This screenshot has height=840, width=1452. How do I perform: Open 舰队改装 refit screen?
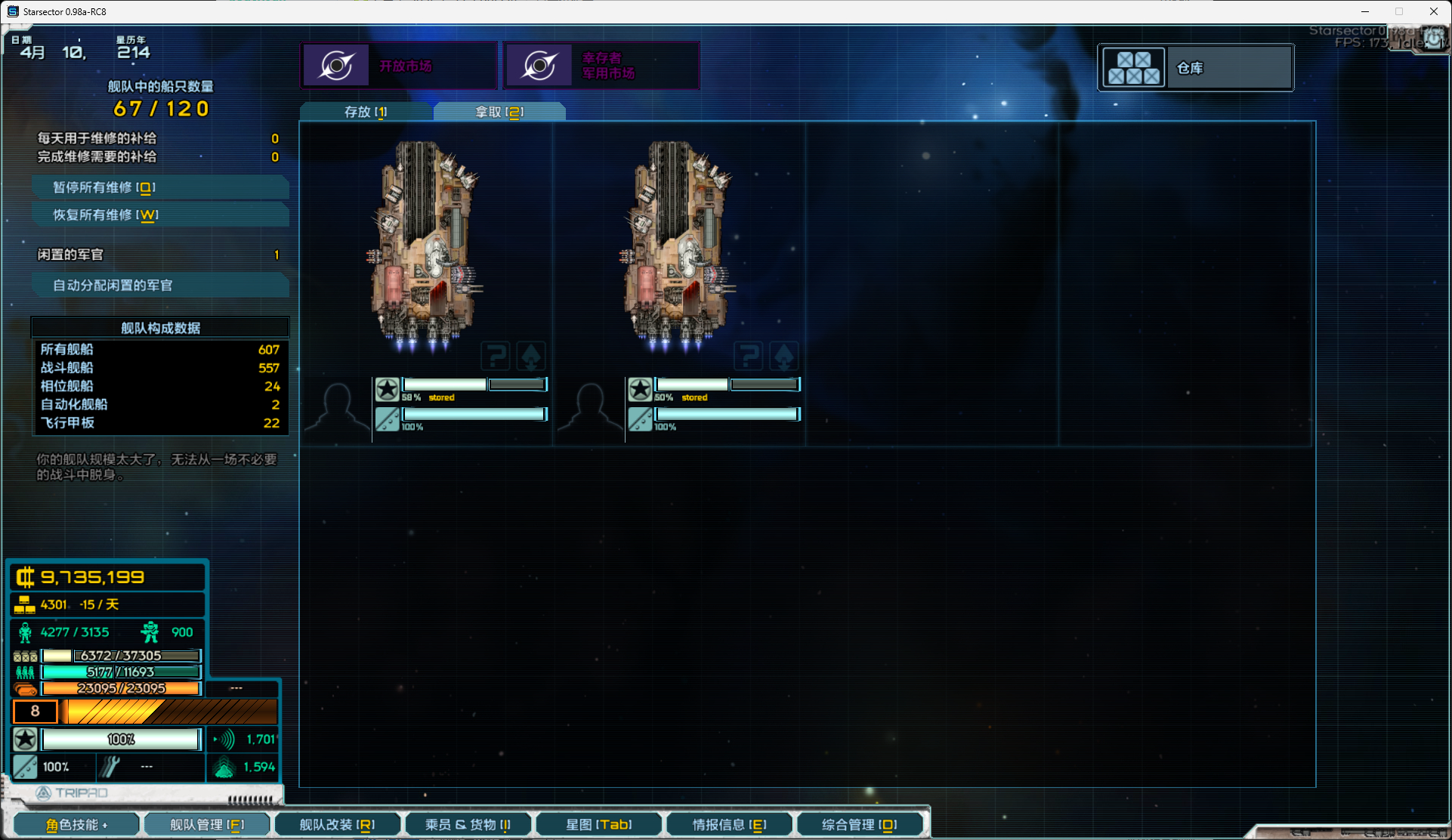coord(337,825)
